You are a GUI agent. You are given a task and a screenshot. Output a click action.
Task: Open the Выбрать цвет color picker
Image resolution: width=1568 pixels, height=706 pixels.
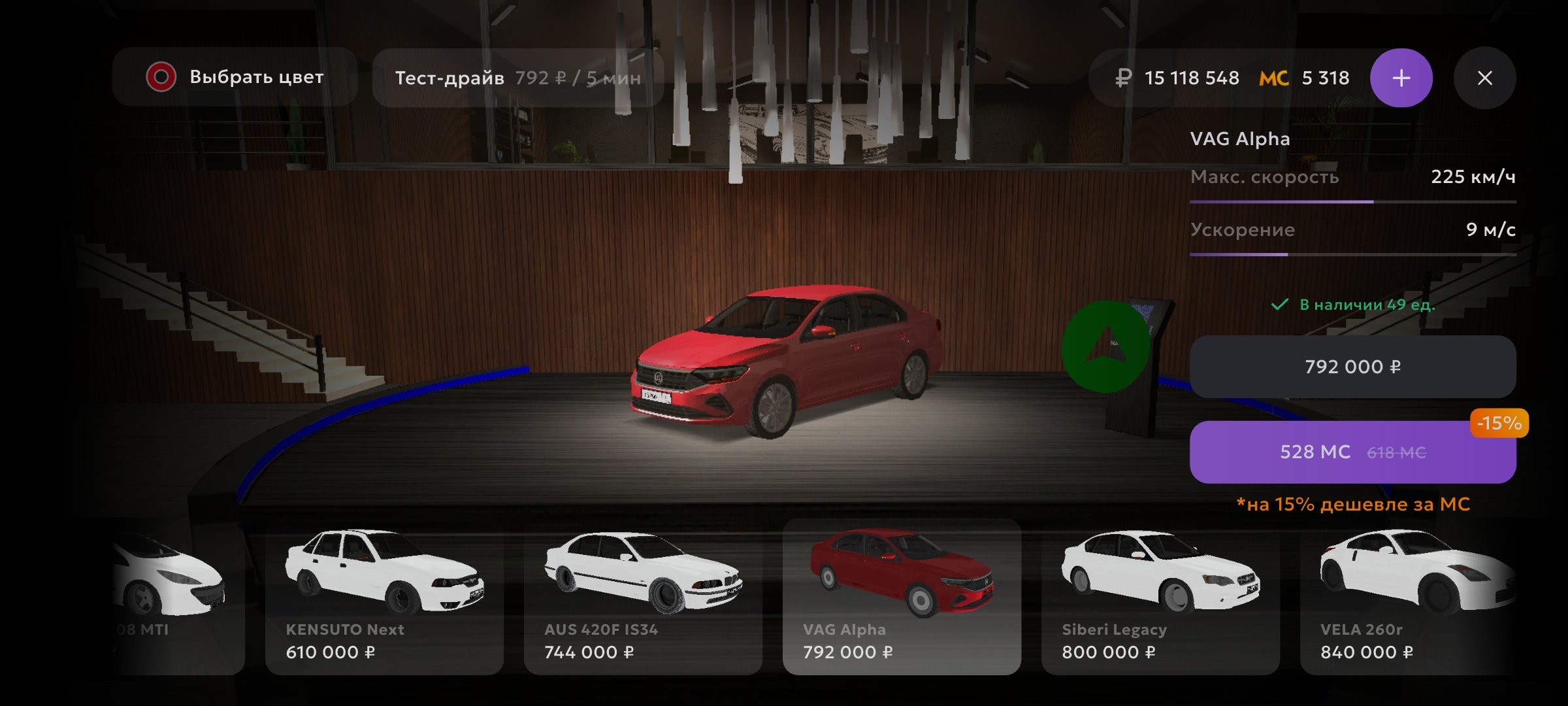[x=235, y=77]
